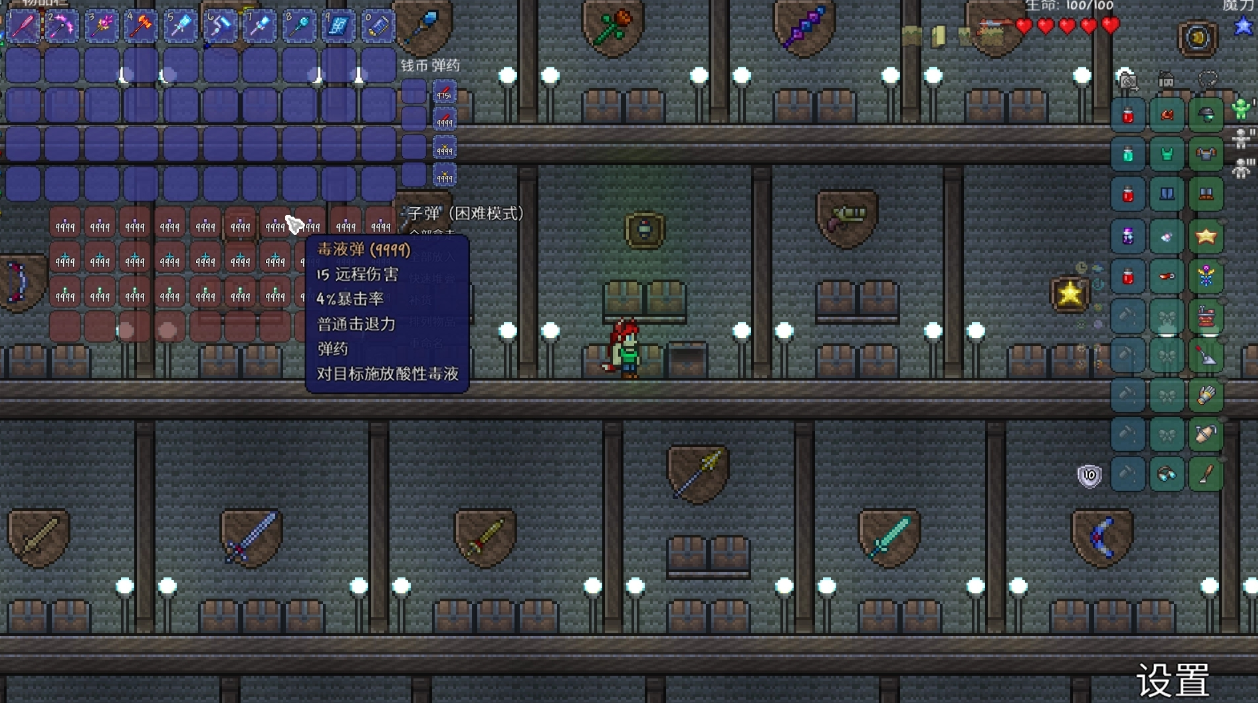Viewport: 1258px width, 703px height.
Task: Open the 设置 settings menu
Action: [1173, 680]
